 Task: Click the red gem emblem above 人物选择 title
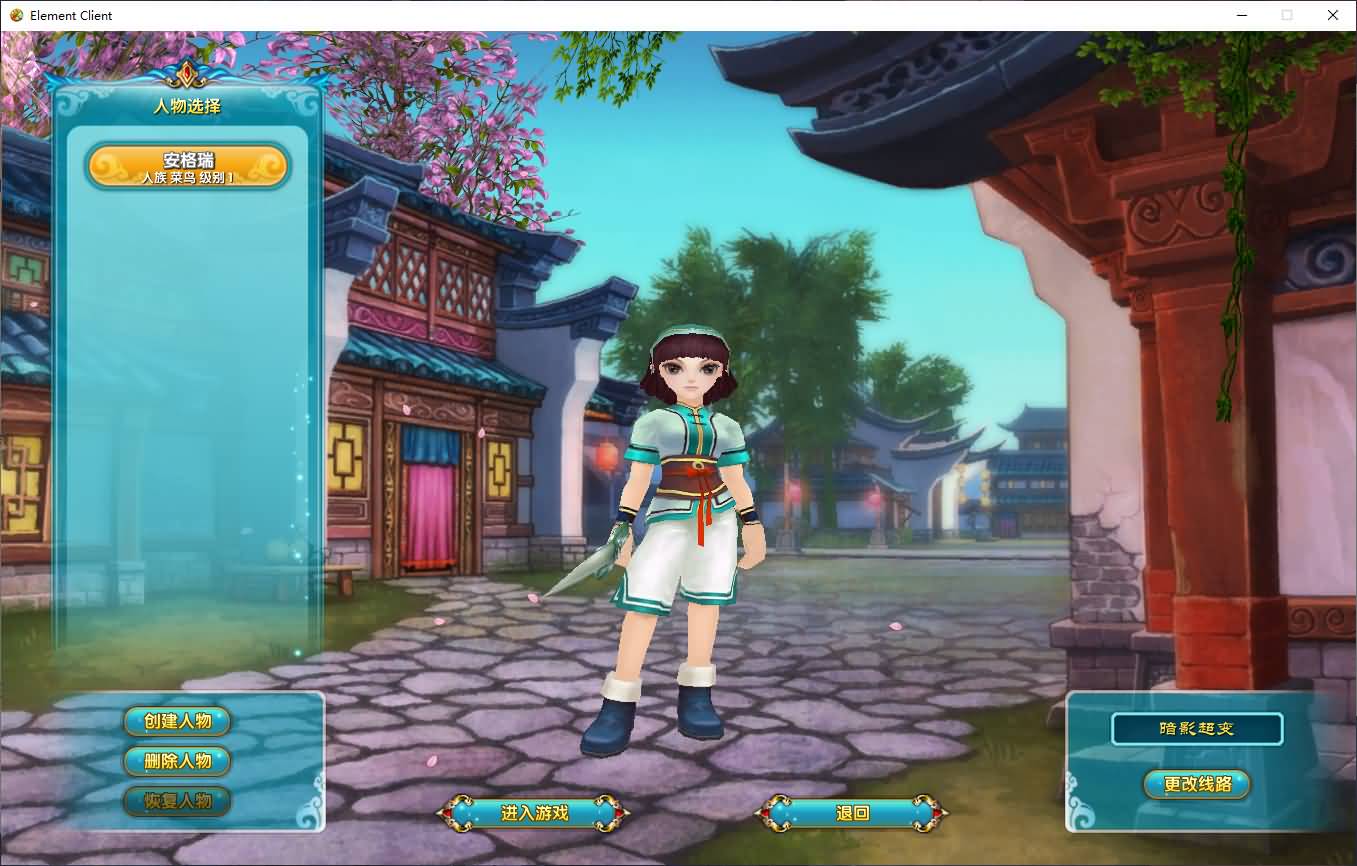186,71
